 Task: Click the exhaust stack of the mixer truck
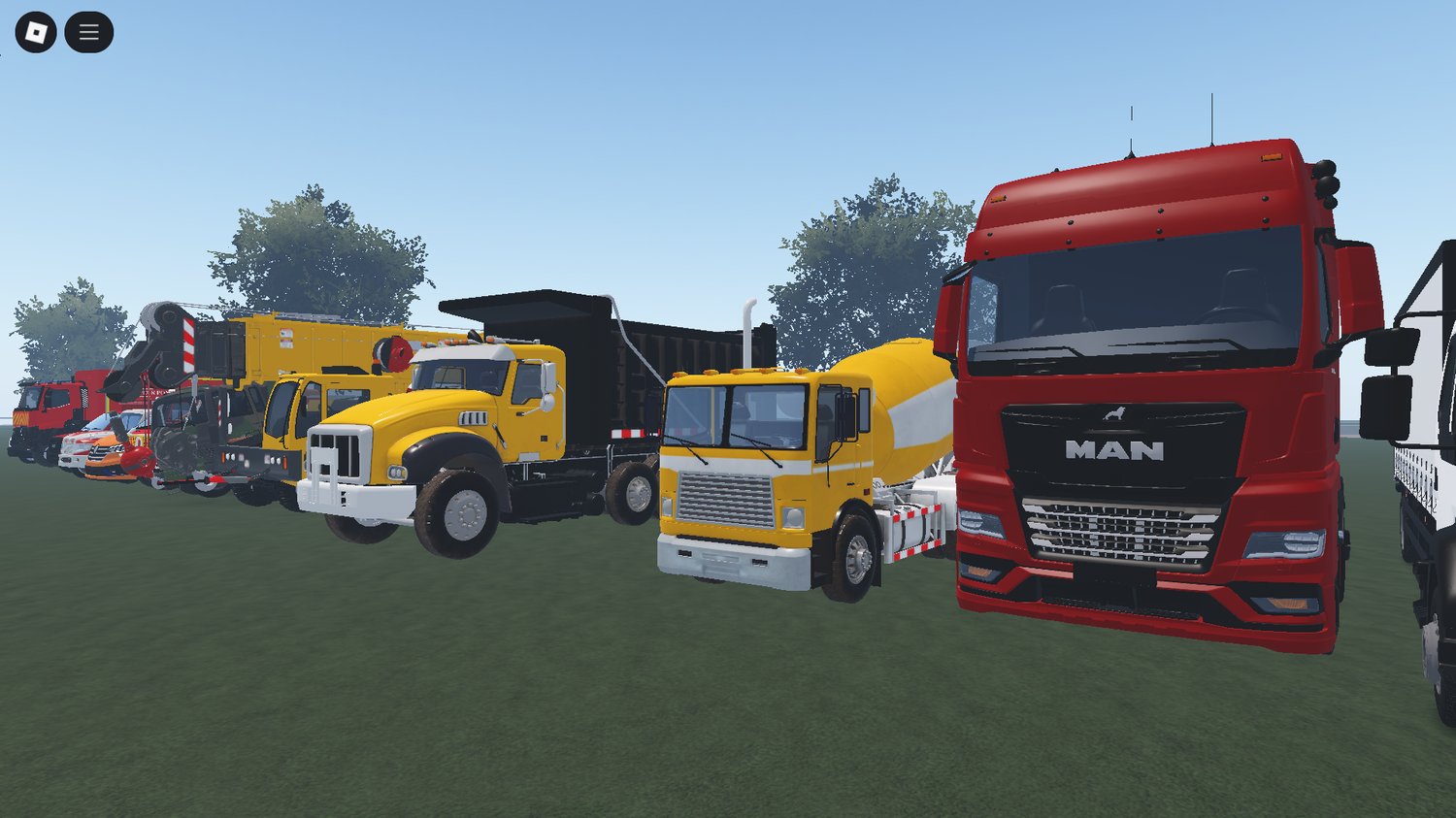point(747,325)
